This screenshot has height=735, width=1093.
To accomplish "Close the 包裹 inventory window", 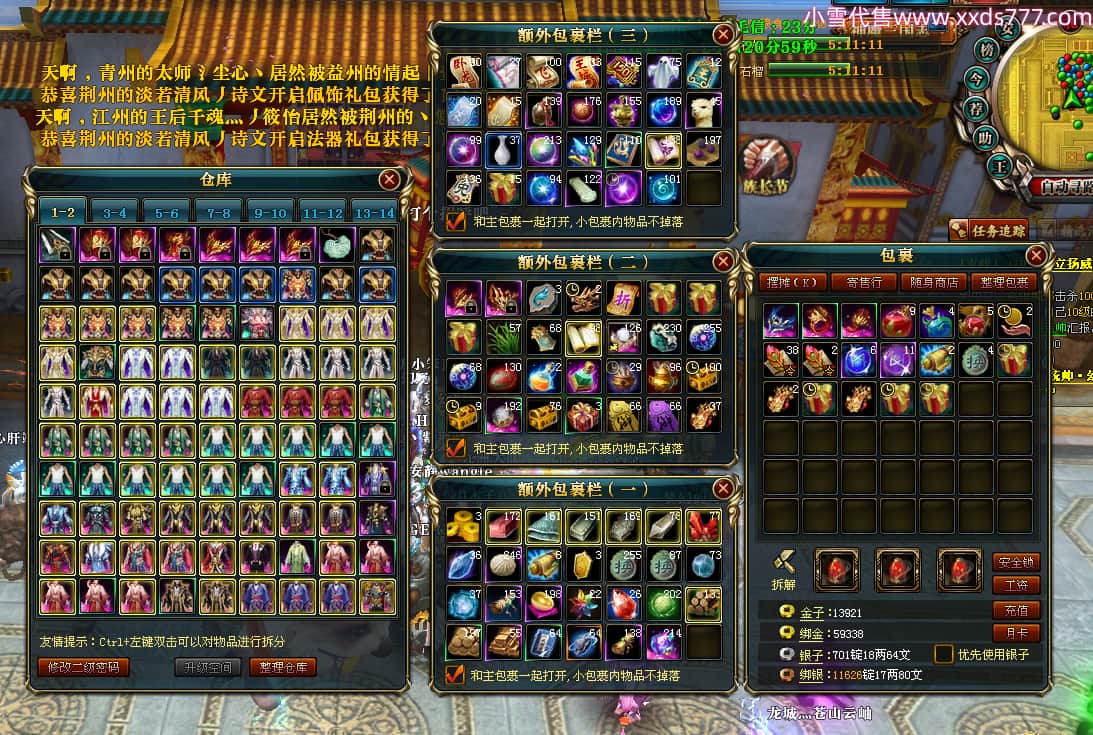I will click(x=1036, y=256).
